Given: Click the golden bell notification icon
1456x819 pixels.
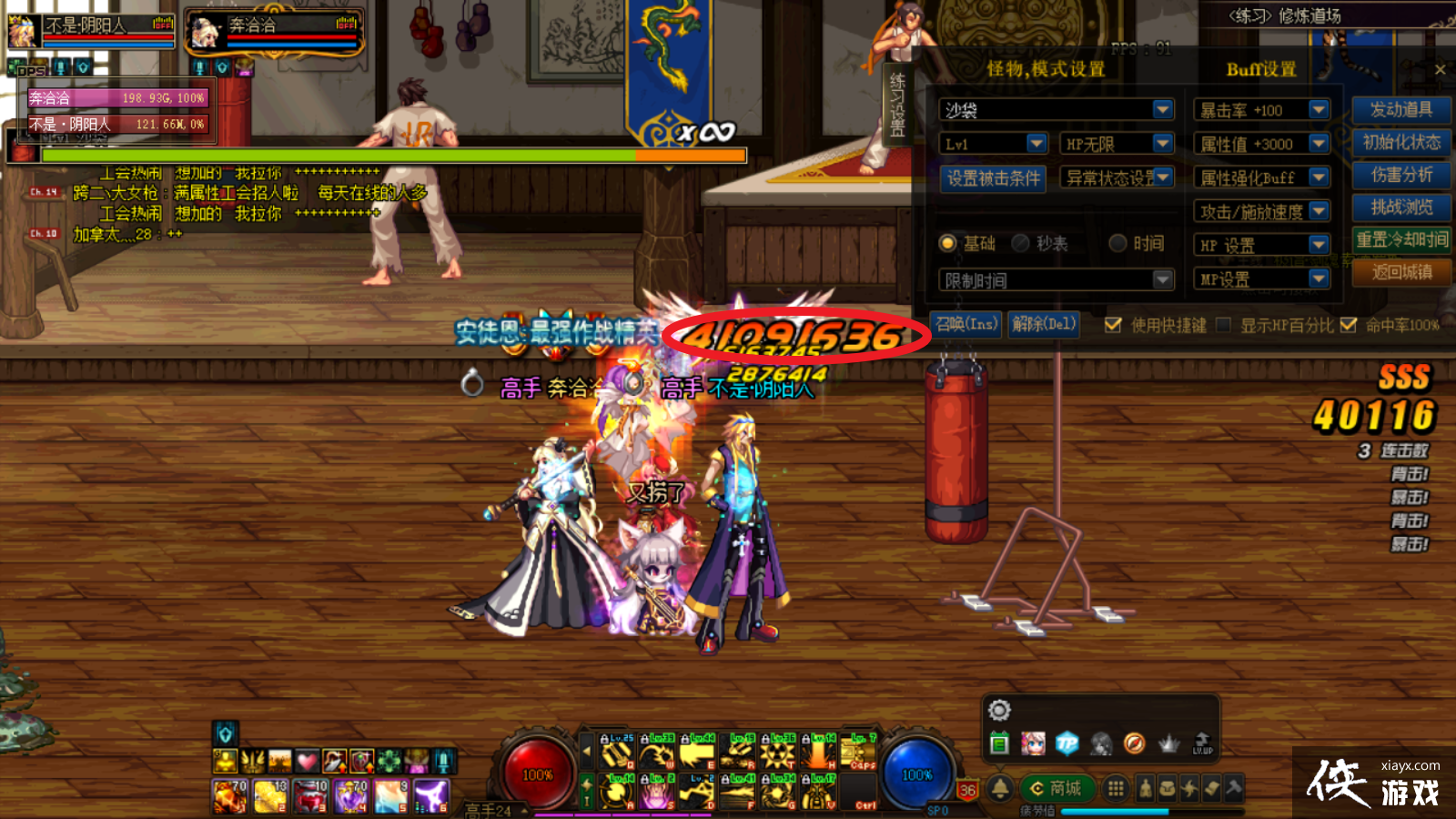Looking at the screenshot, I should point(999,788).
